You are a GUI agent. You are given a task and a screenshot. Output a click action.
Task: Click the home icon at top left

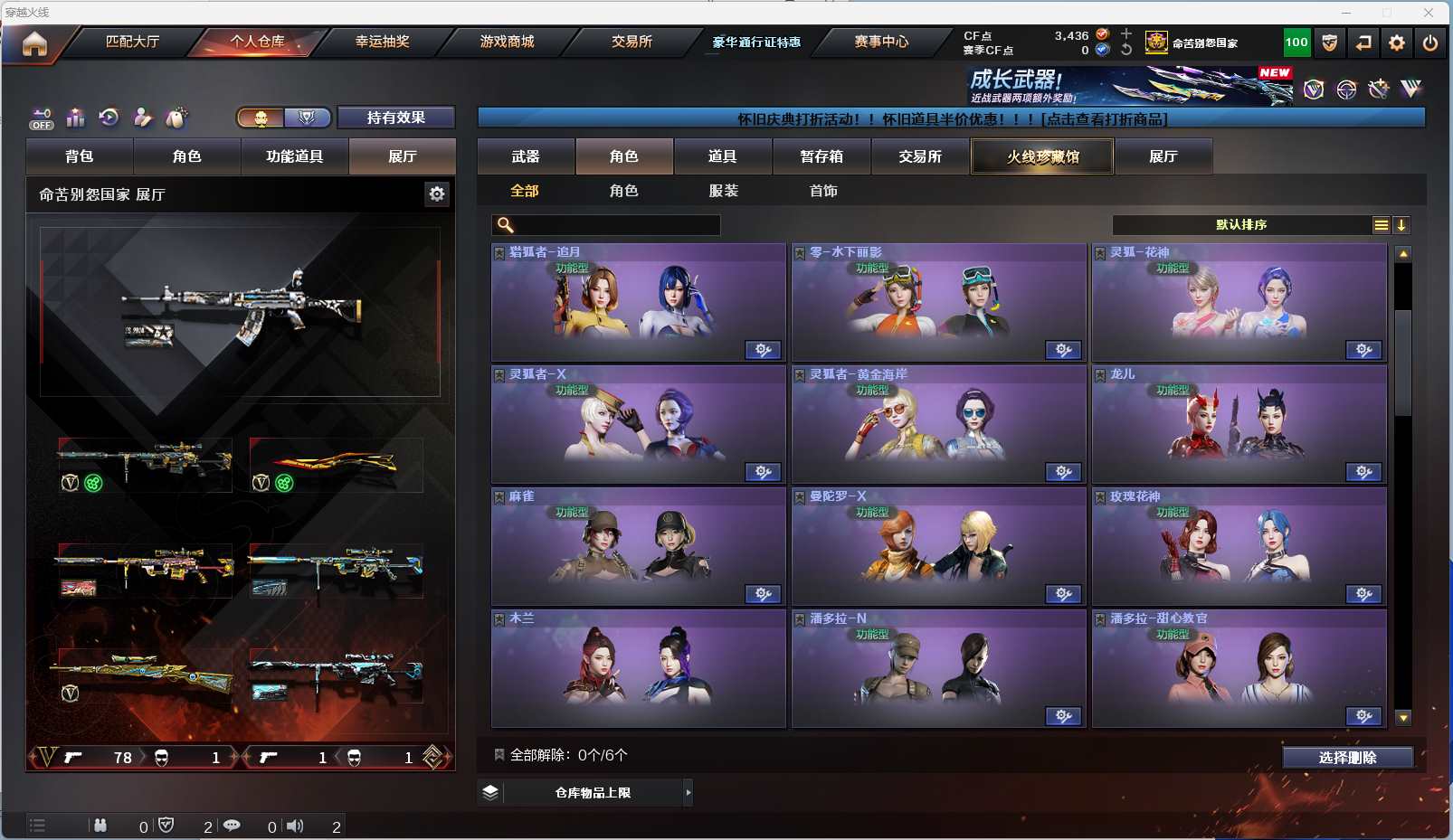[34, 43]
